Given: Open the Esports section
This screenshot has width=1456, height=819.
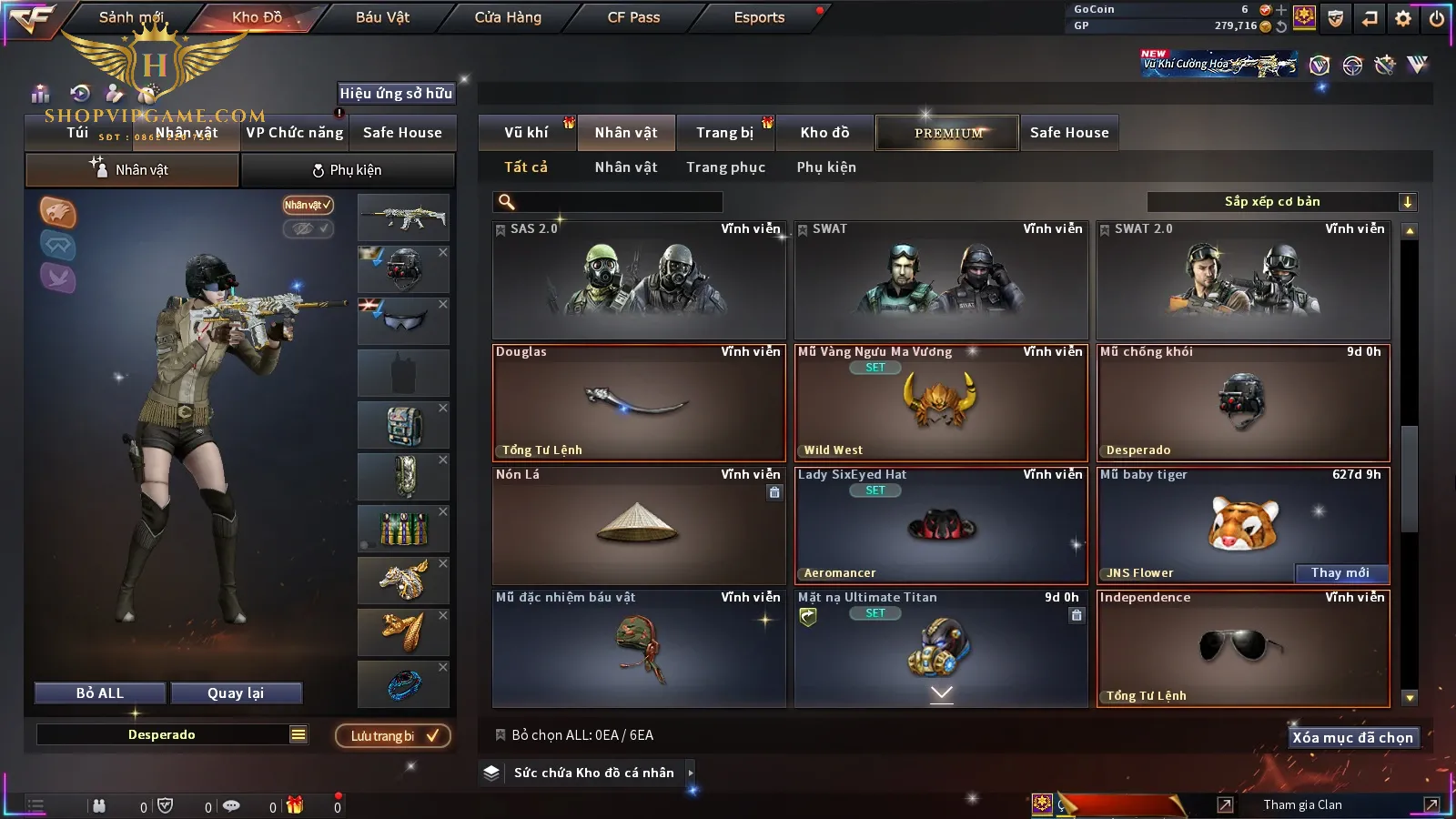Looking at the screenshot, I should [x=759, y=17].
